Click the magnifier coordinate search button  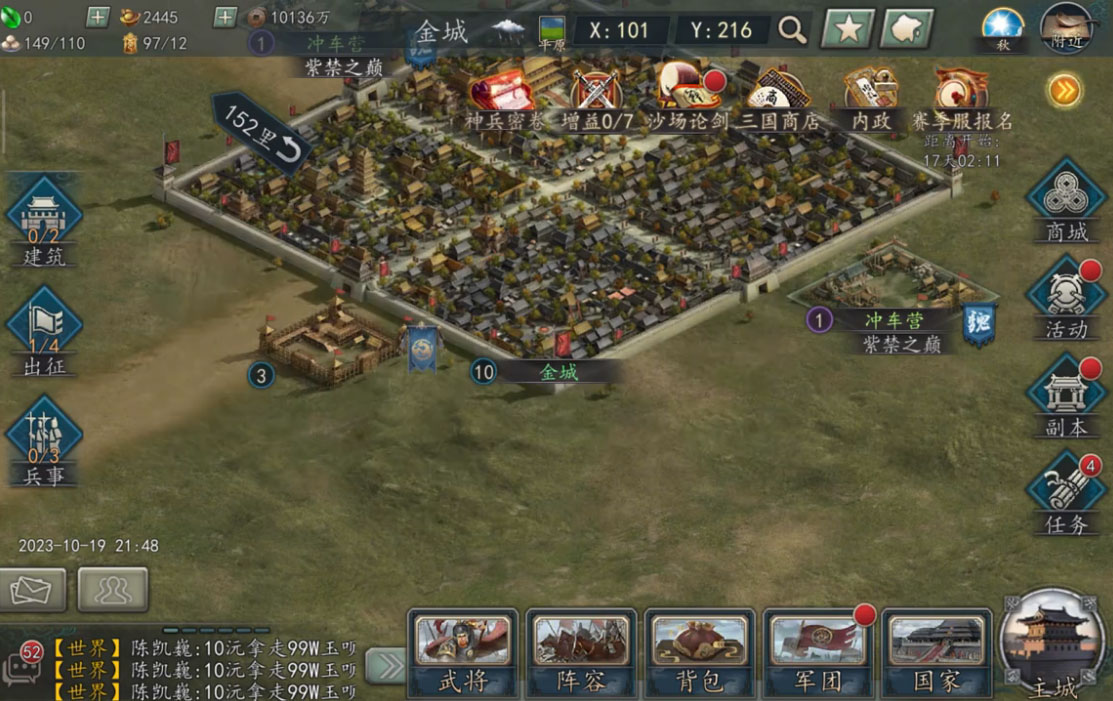pyautogui.click(x=792, y=30)
